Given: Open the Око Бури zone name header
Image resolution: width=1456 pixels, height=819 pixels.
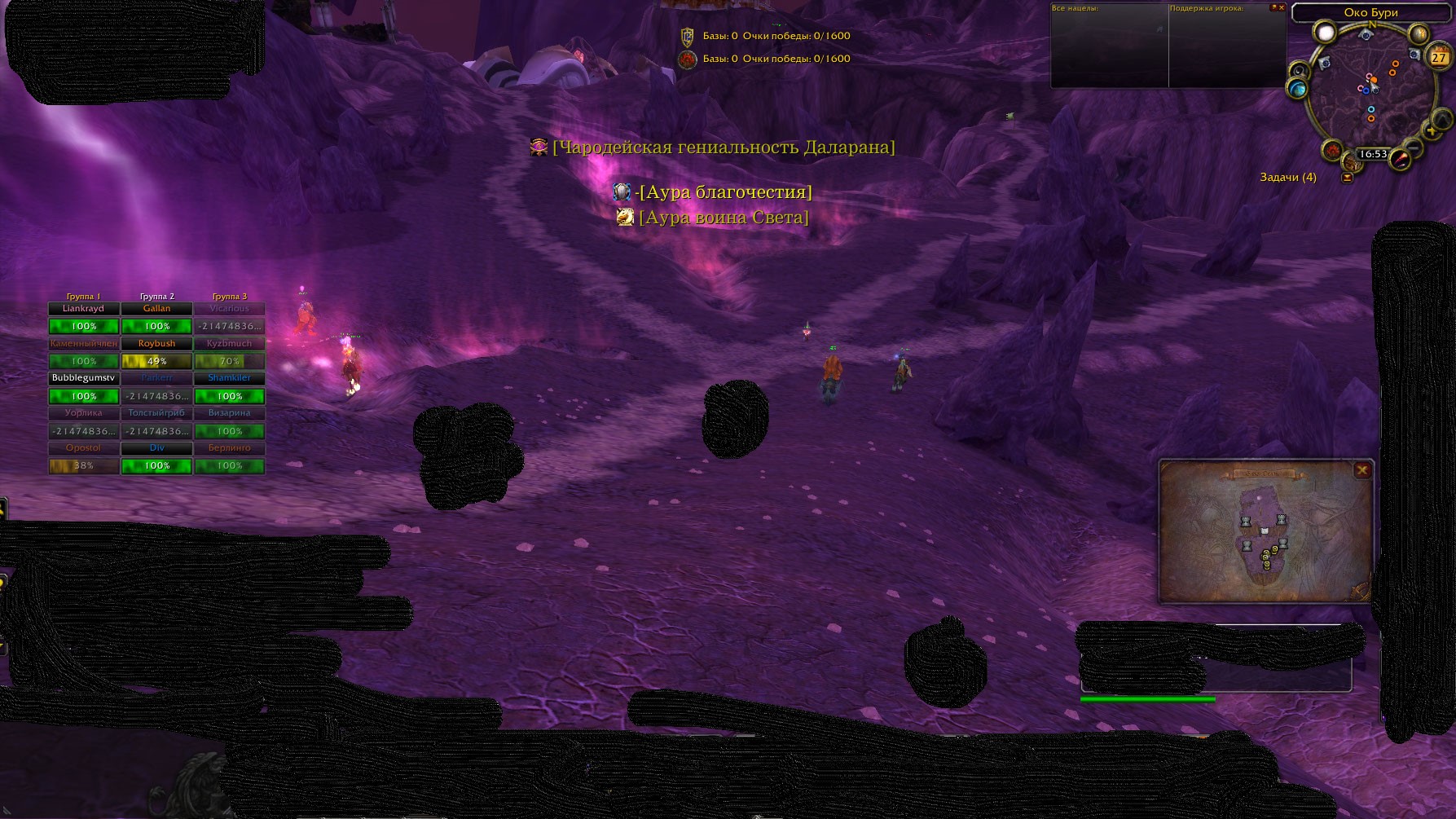Looking at the screenshot, I should click(1370, 12).
